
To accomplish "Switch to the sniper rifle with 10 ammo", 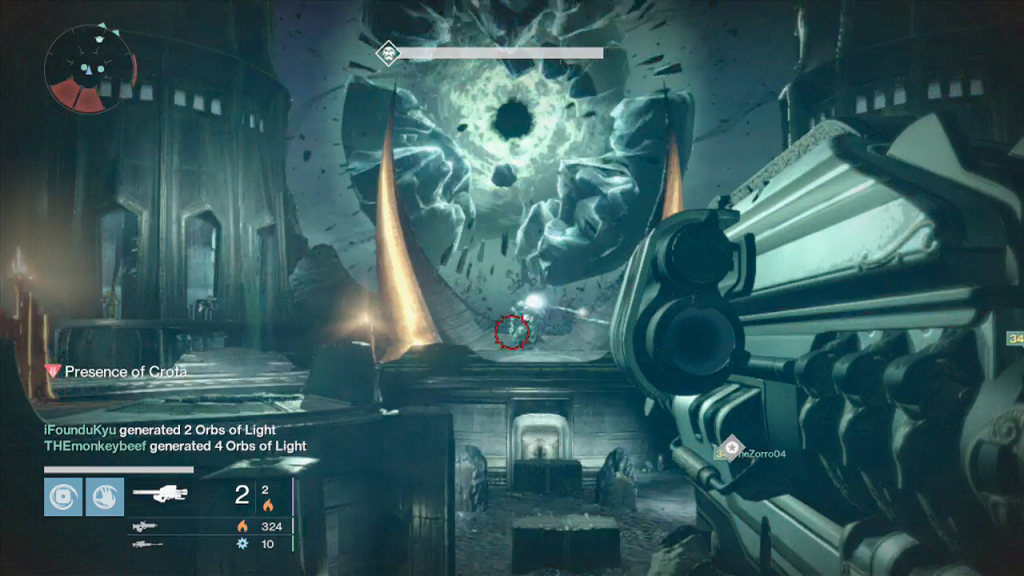I will (x=146, y=544).
